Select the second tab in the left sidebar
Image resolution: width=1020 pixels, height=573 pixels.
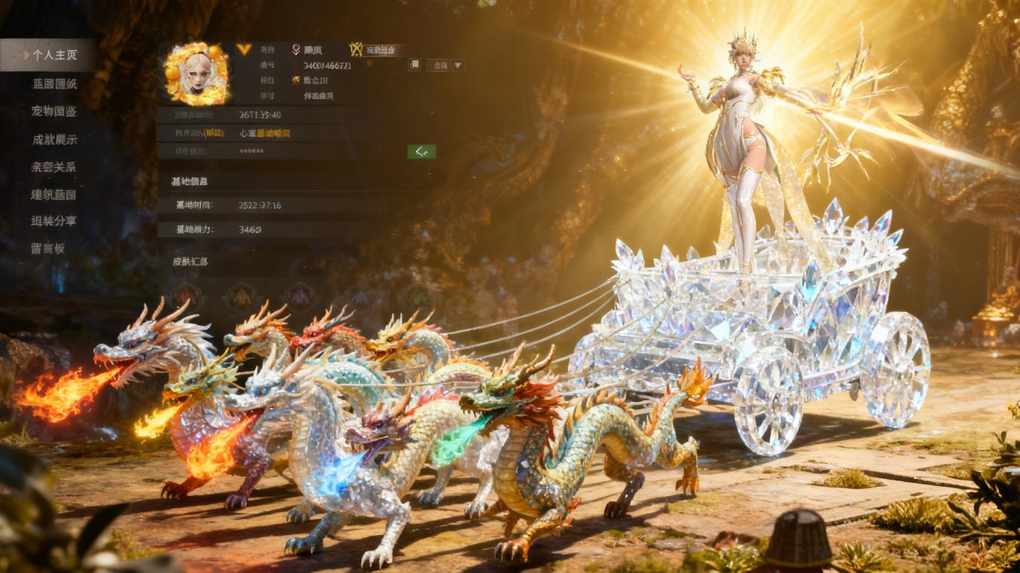(54, 84)
